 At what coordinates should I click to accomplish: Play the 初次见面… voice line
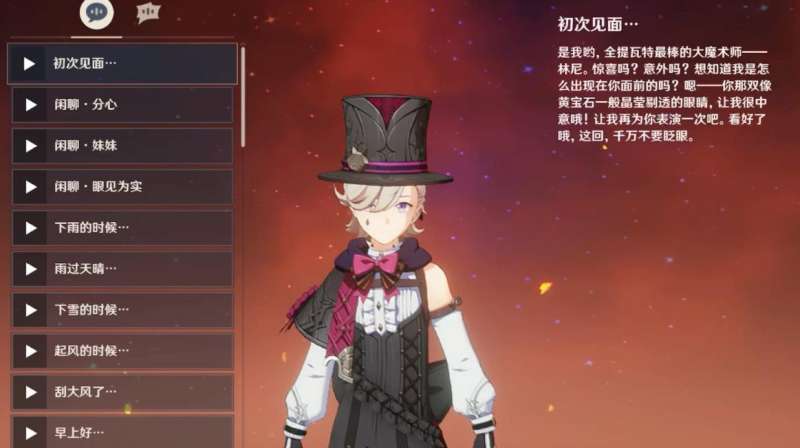coord(30,63)
